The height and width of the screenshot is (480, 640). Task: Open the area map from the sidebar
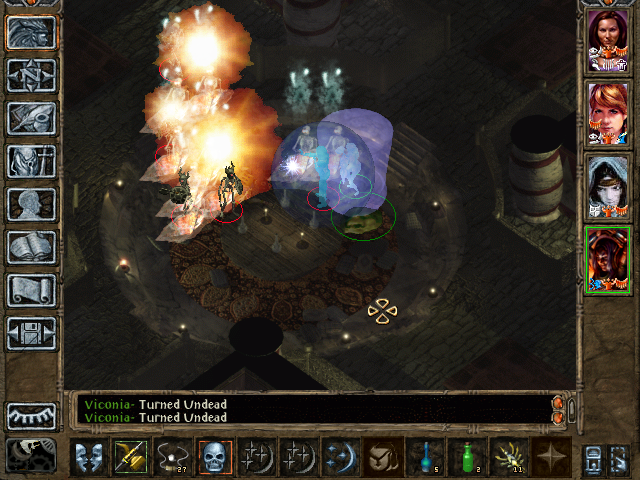31,75
